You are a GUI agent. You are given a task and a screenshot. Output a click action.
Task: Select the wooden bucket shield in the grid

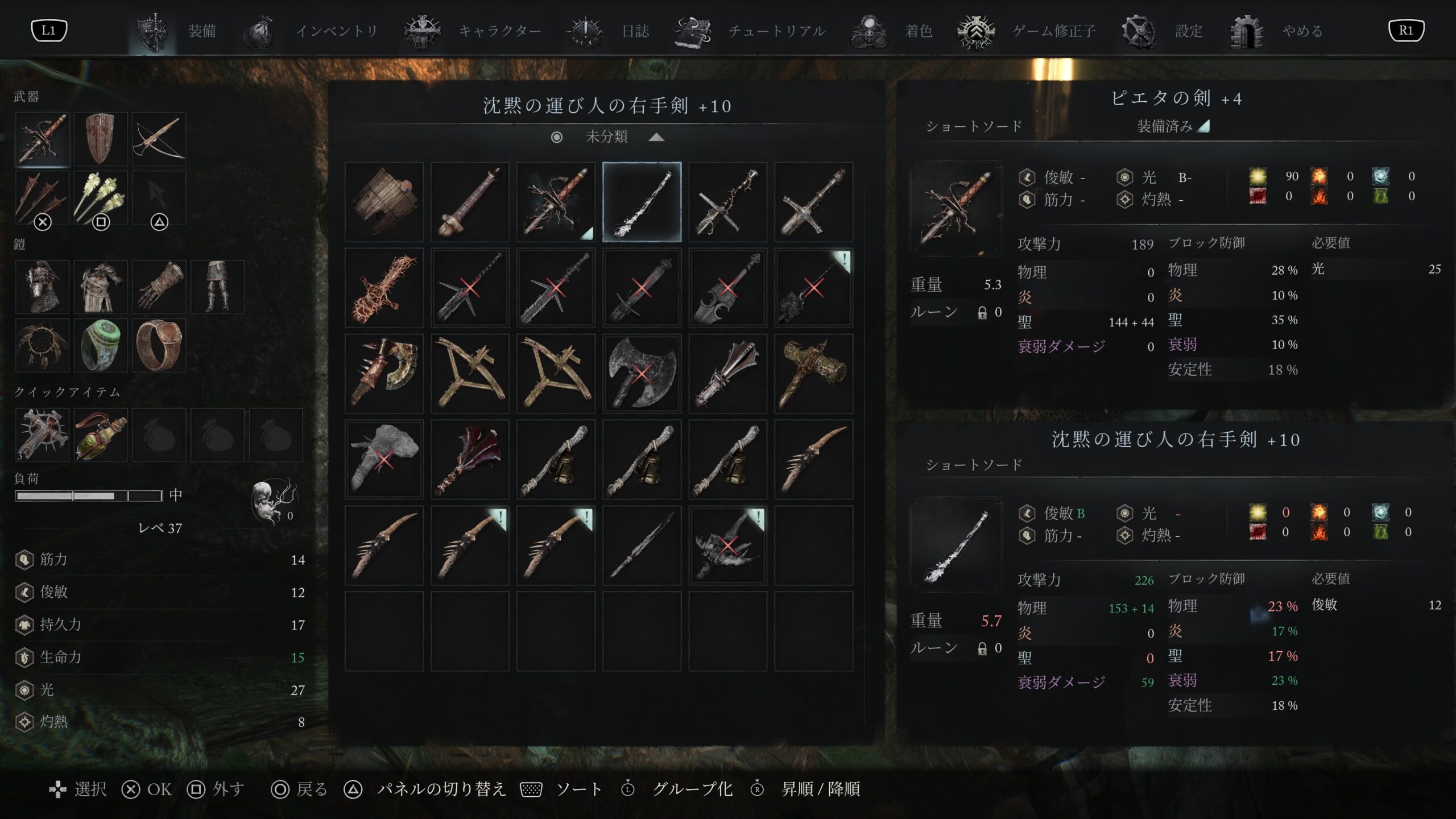pyautogui.click(x=384, y=202)
